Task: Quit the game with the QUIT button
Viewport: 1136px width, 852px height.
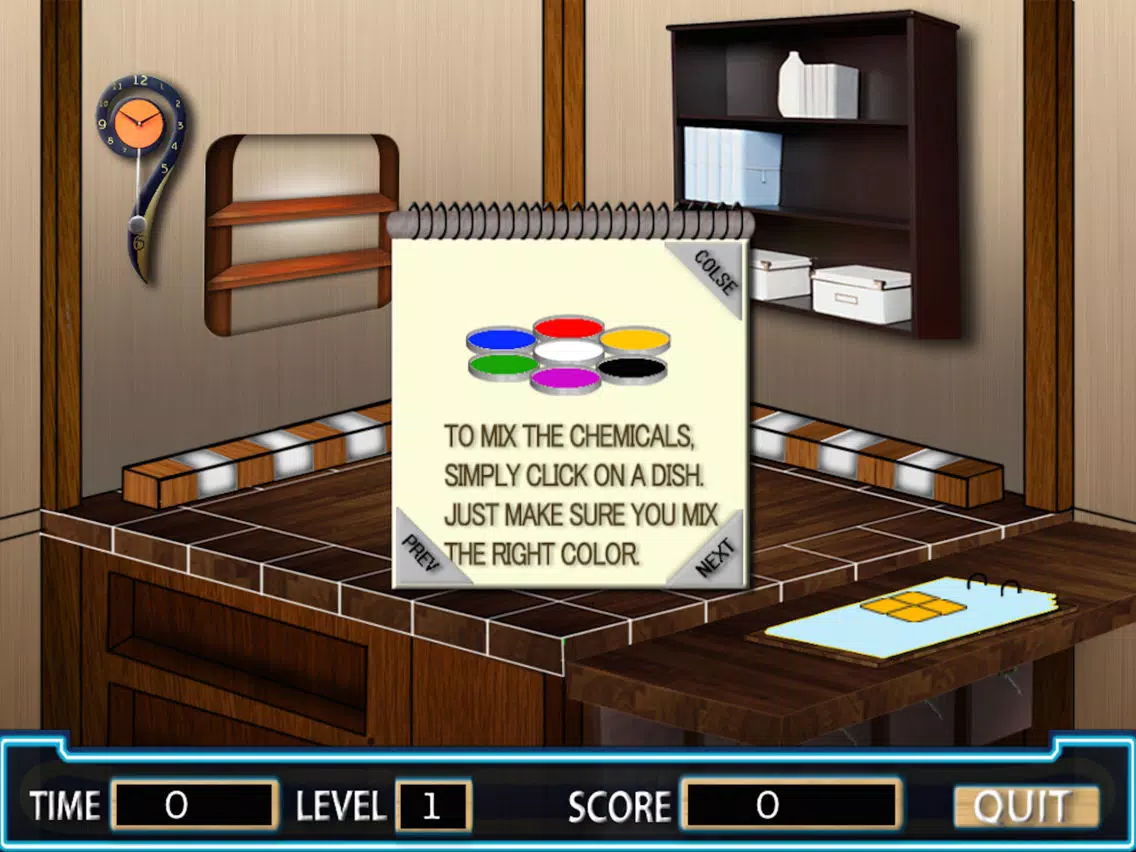Action: (x=1025, y=806)
